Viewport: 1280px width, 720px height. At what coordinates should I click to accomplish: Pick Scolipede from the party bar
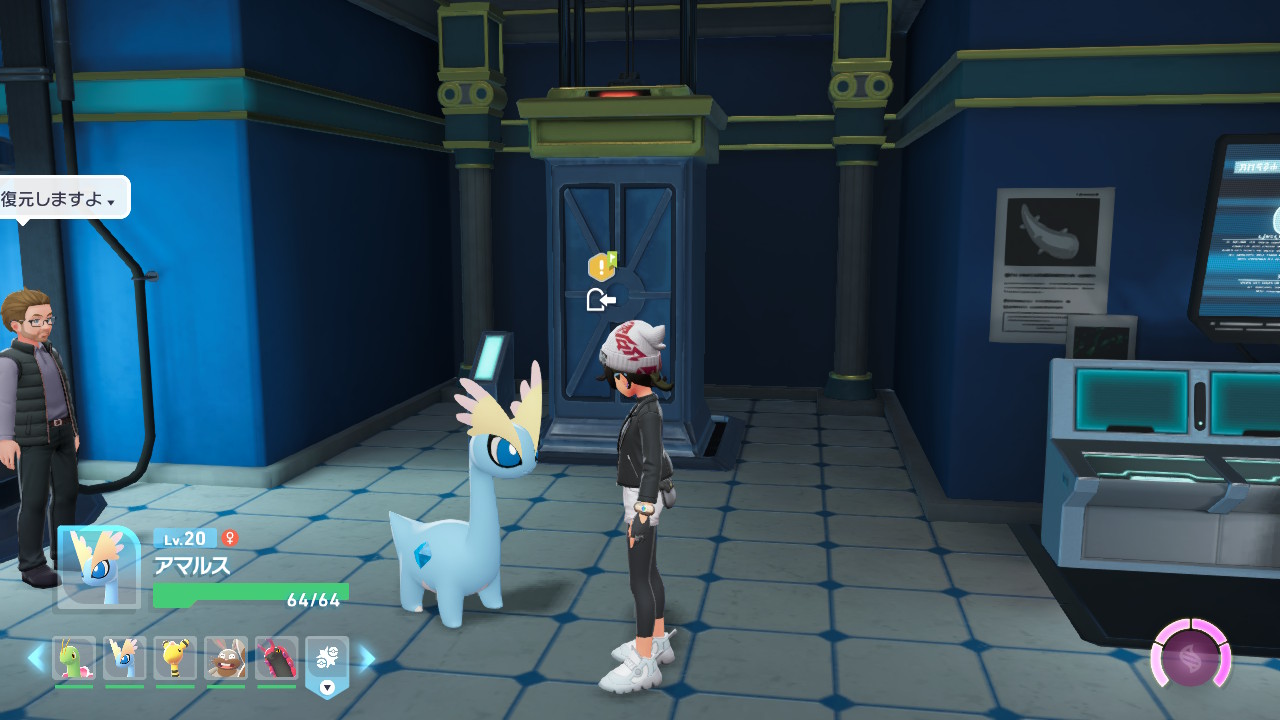[x=276, y=658]
